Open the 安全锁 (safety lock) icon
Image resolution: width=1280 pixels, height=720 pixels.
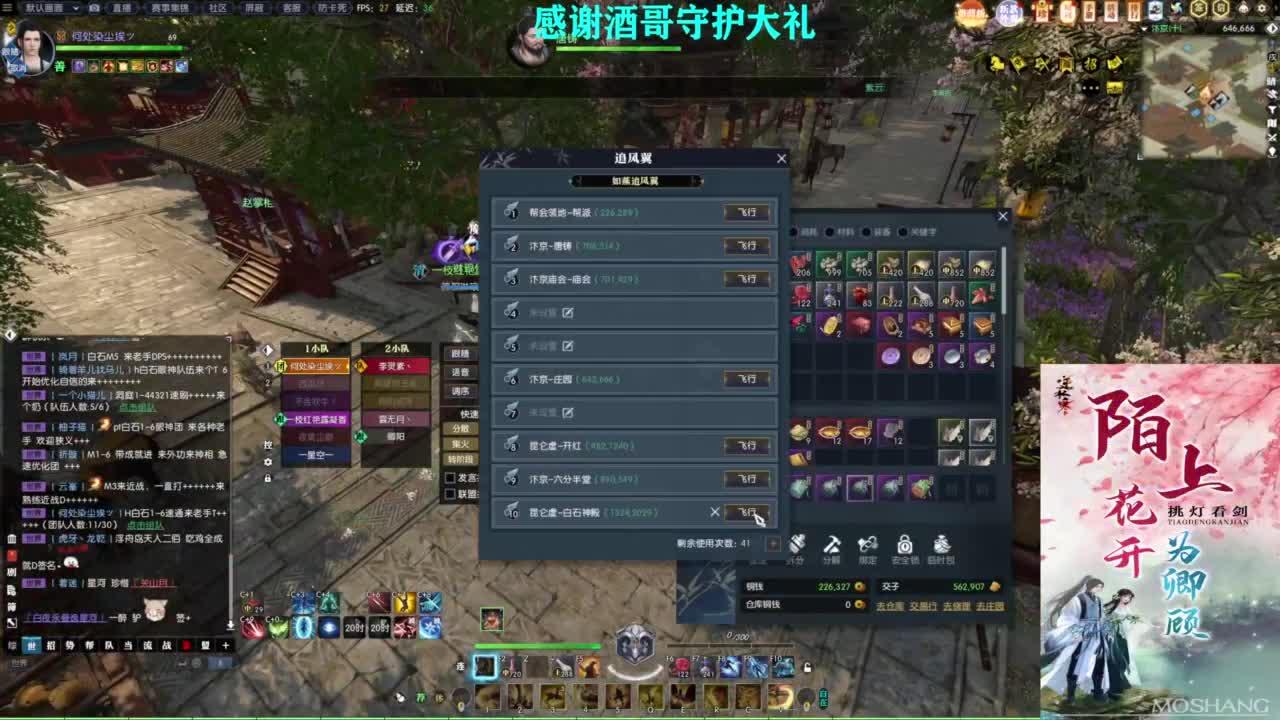[x=904, y=545]
